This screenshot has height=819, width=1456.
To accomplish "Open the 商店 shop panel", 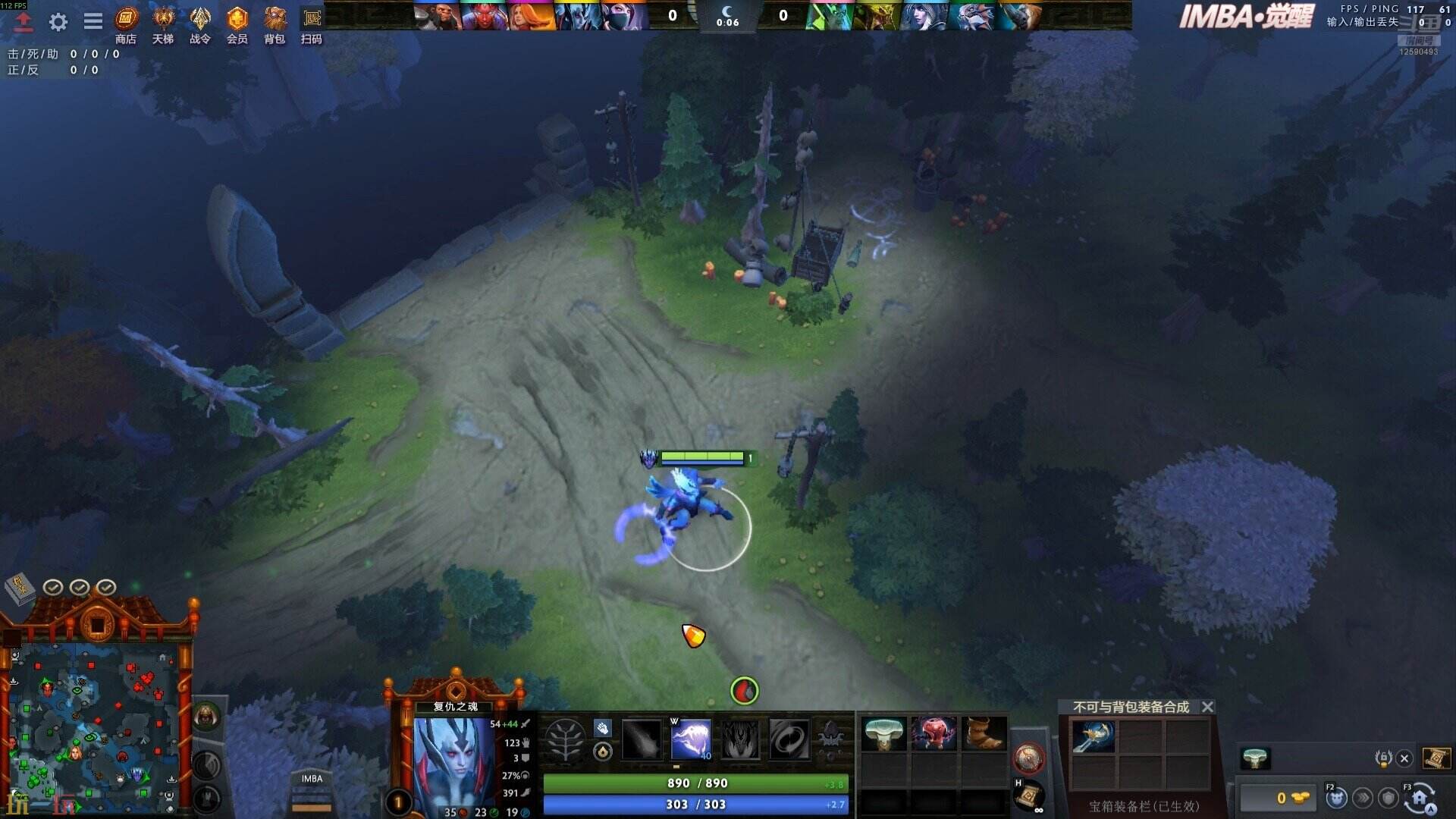I will point(125,23).
